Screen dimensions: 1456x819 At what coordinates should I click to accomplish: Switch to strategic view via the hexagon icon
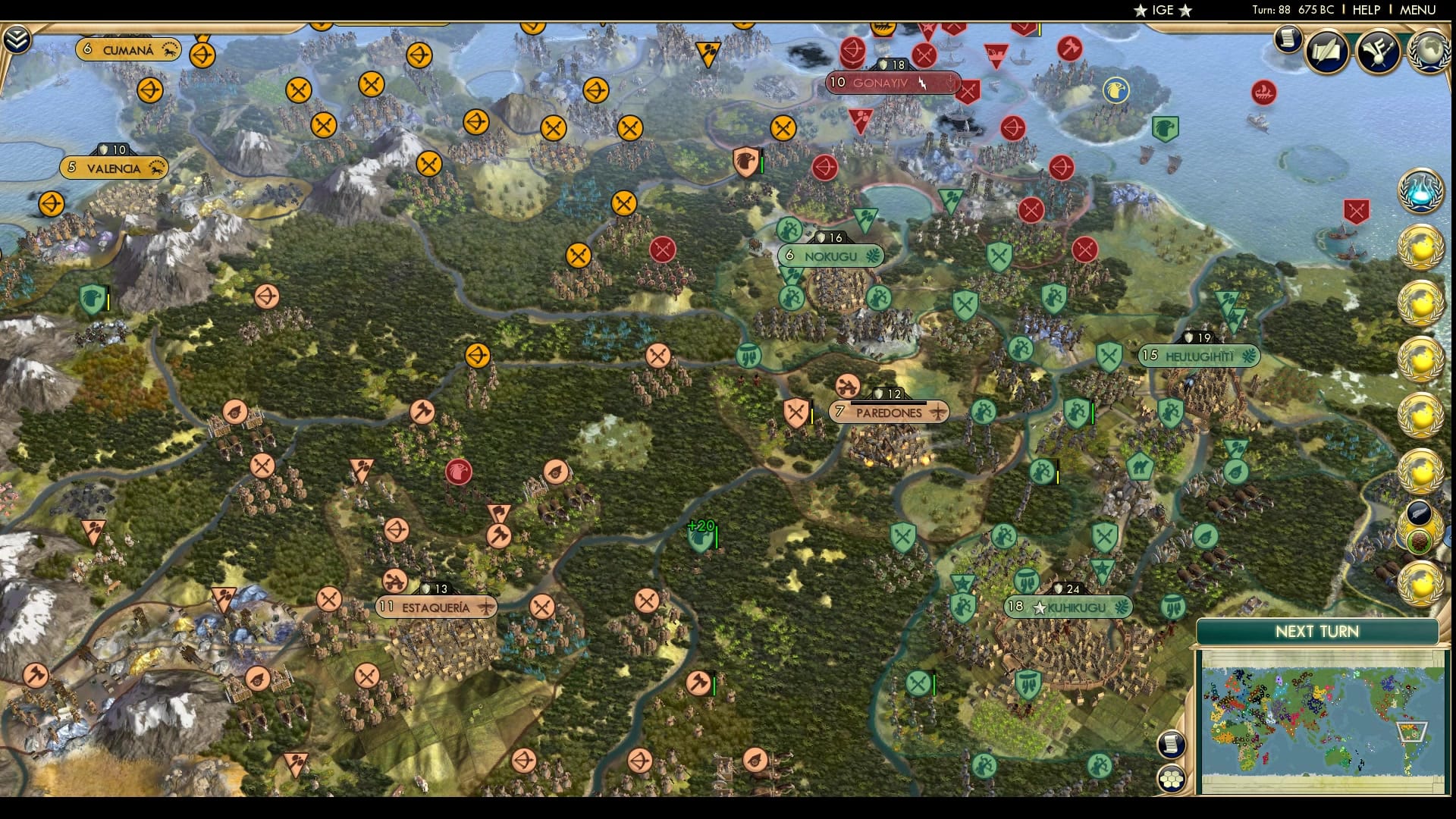point(1172,777)
